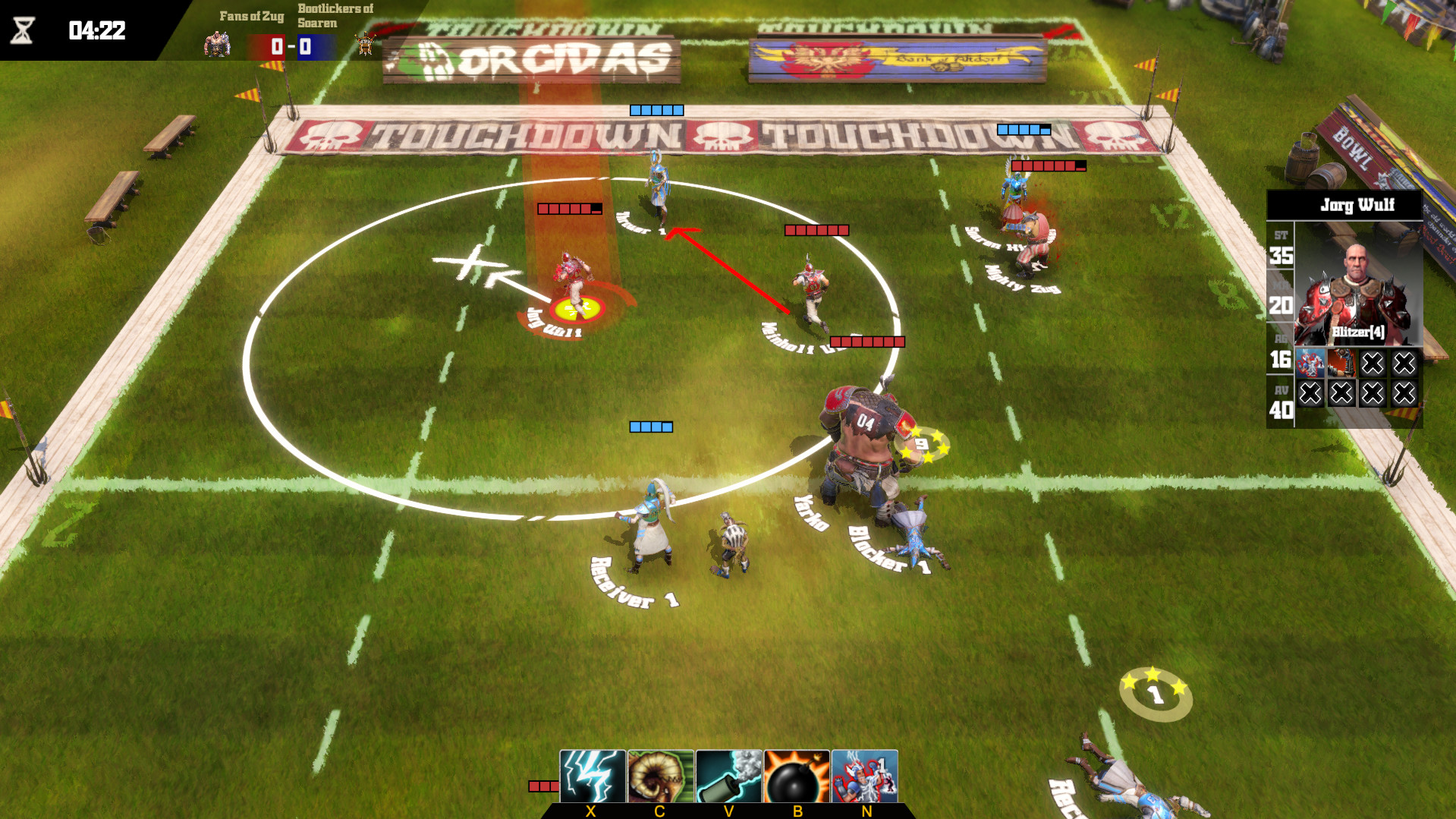Viewport: 1456px width, 819px height.
Task: Click the 1-star marker near the prone receiver
Action: [x=1157, y=693]
